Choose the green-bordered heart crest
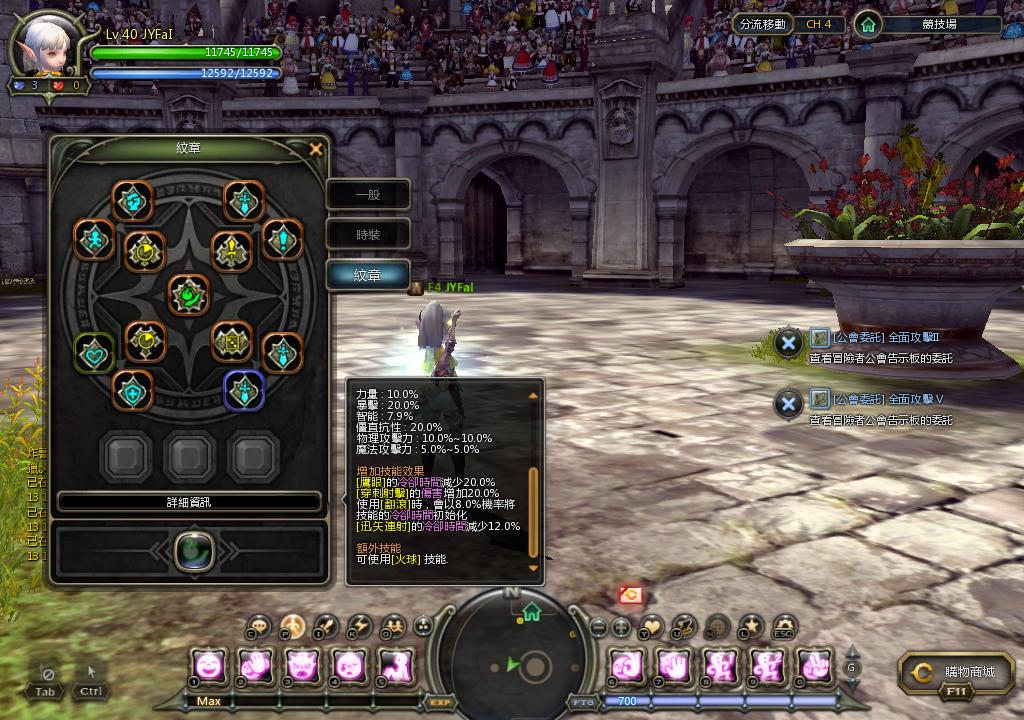The width and height of the screenshot is (1024, 720). pyautogui.click(x=95, y=353)
